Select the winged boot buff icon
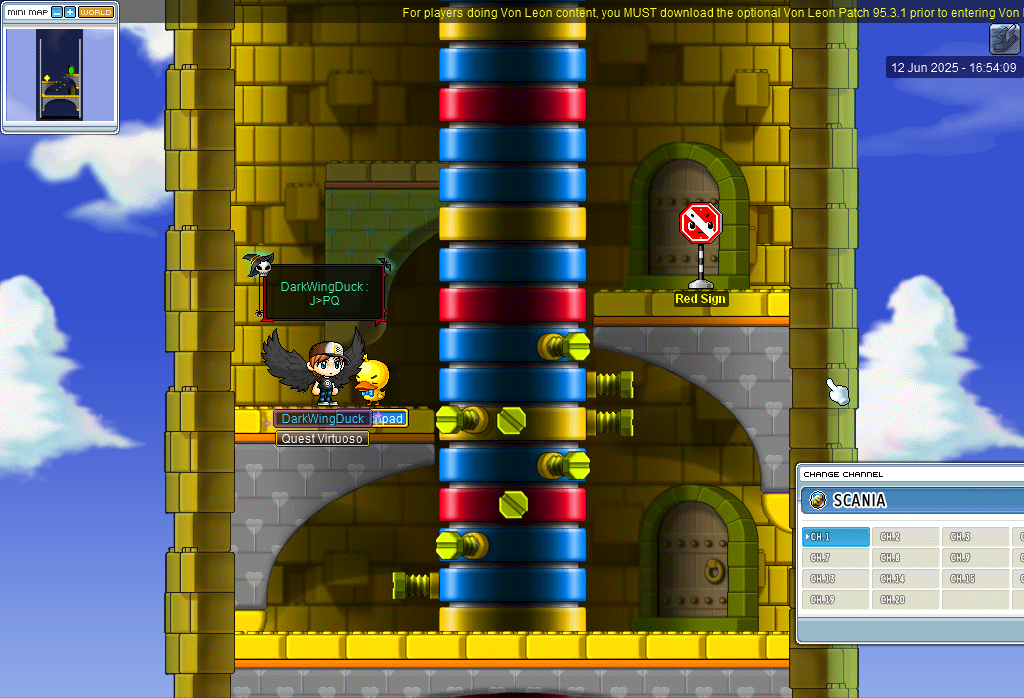This screenshot has width=1024, height=698. tap(1004, 39)
